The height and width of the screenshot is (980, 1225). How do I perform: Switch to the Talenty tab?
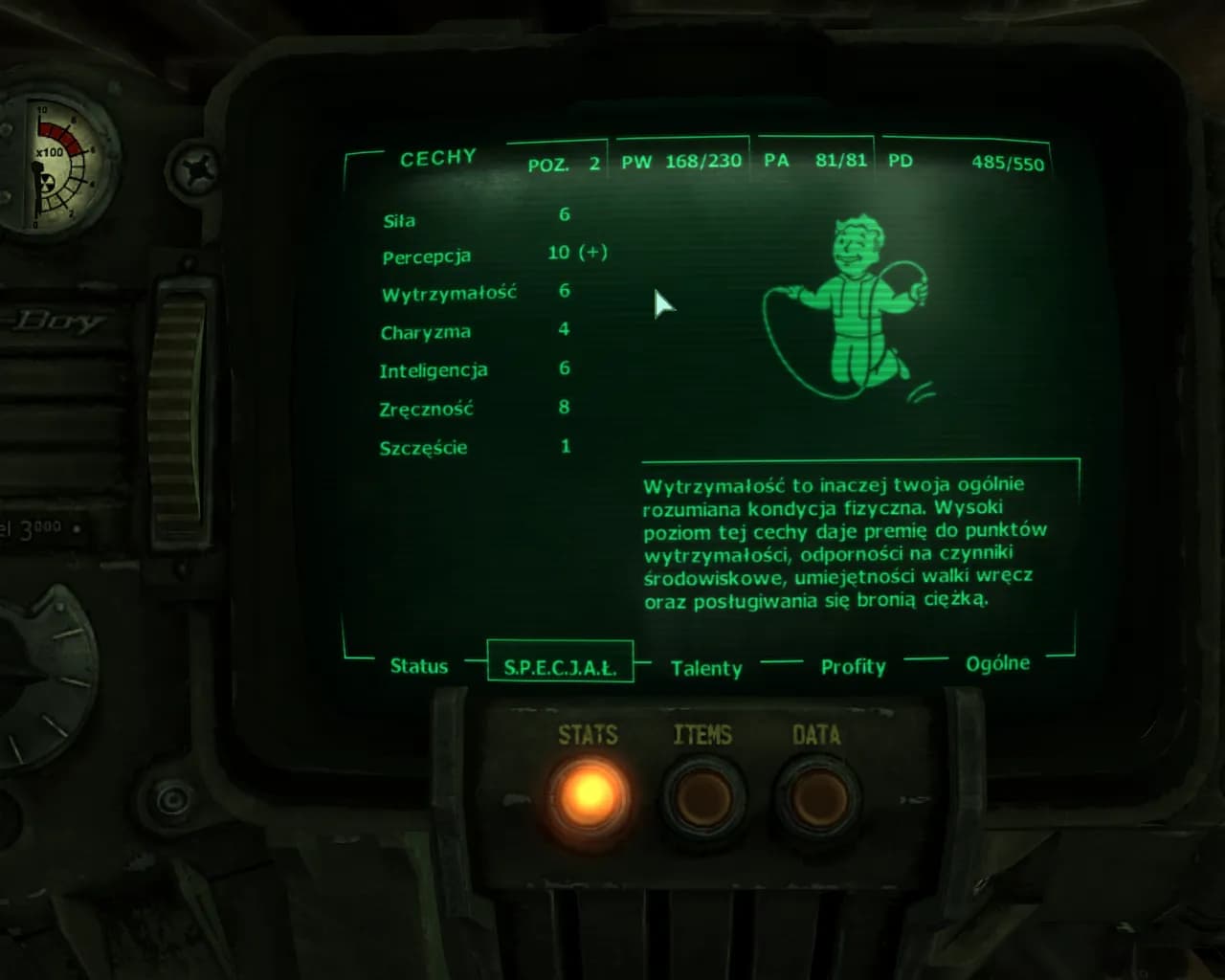(706, 668)
